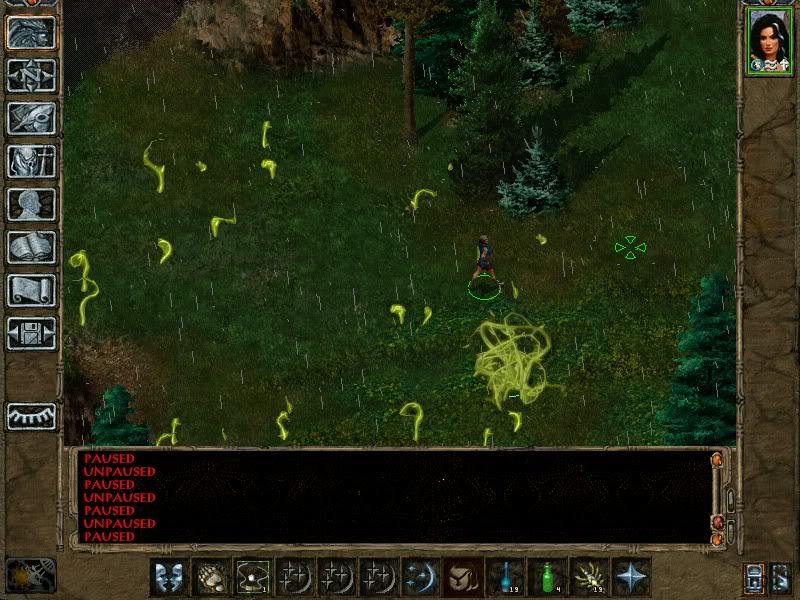The height and width of the screenshot is (600, 800).
Task: Open the inventory screen button
Action: coord(31,161)
